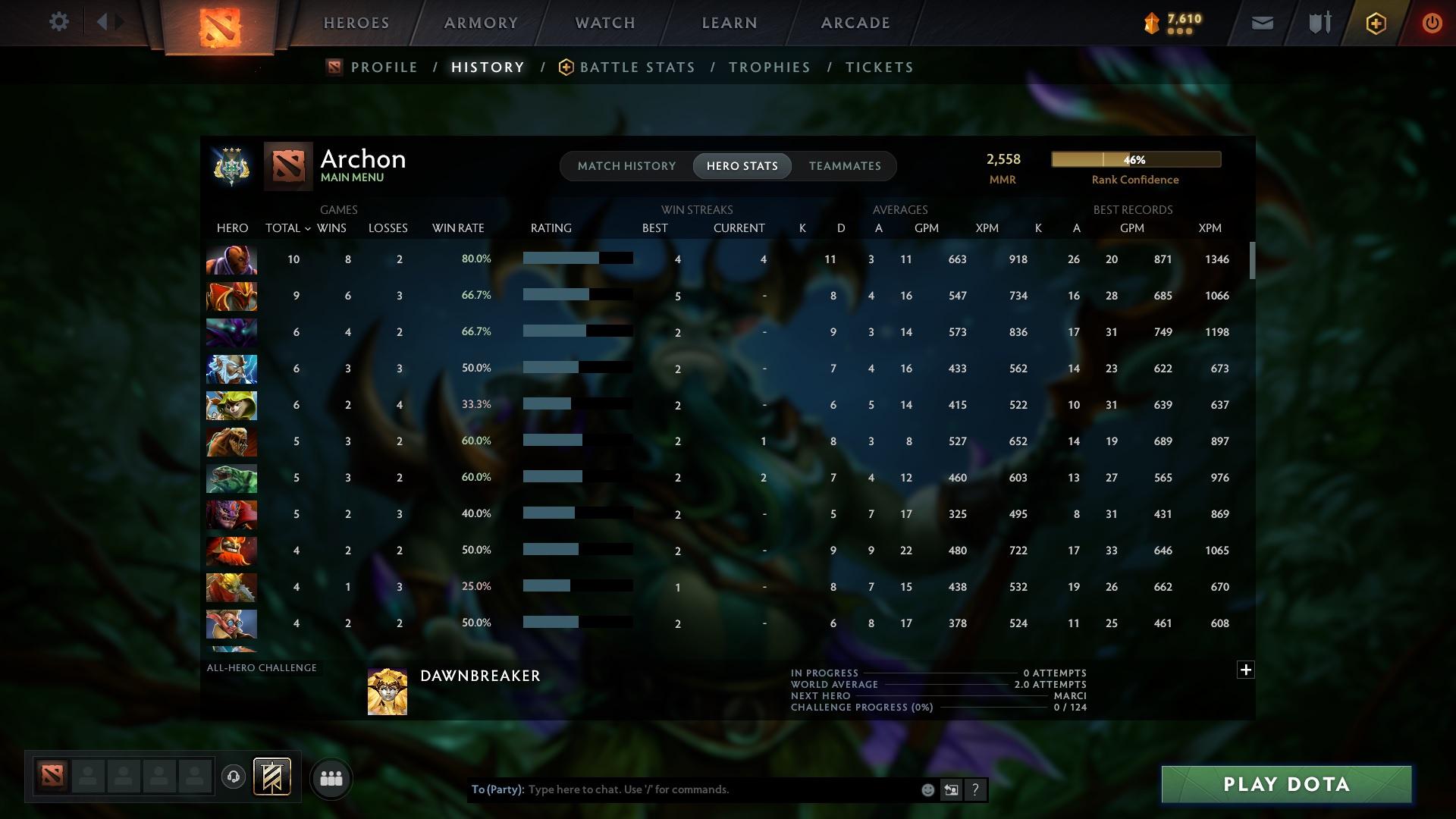Image resolution: width=1456 pixels, height=819 pixels.
Task: Click the question mark help icon near chat
Action: [x=975, y=789]
